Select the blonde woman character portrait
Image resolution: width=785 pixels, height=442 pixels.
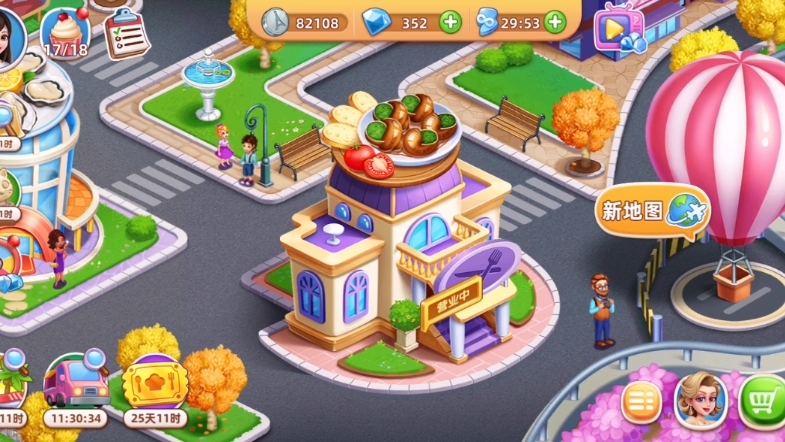(700, 400)
